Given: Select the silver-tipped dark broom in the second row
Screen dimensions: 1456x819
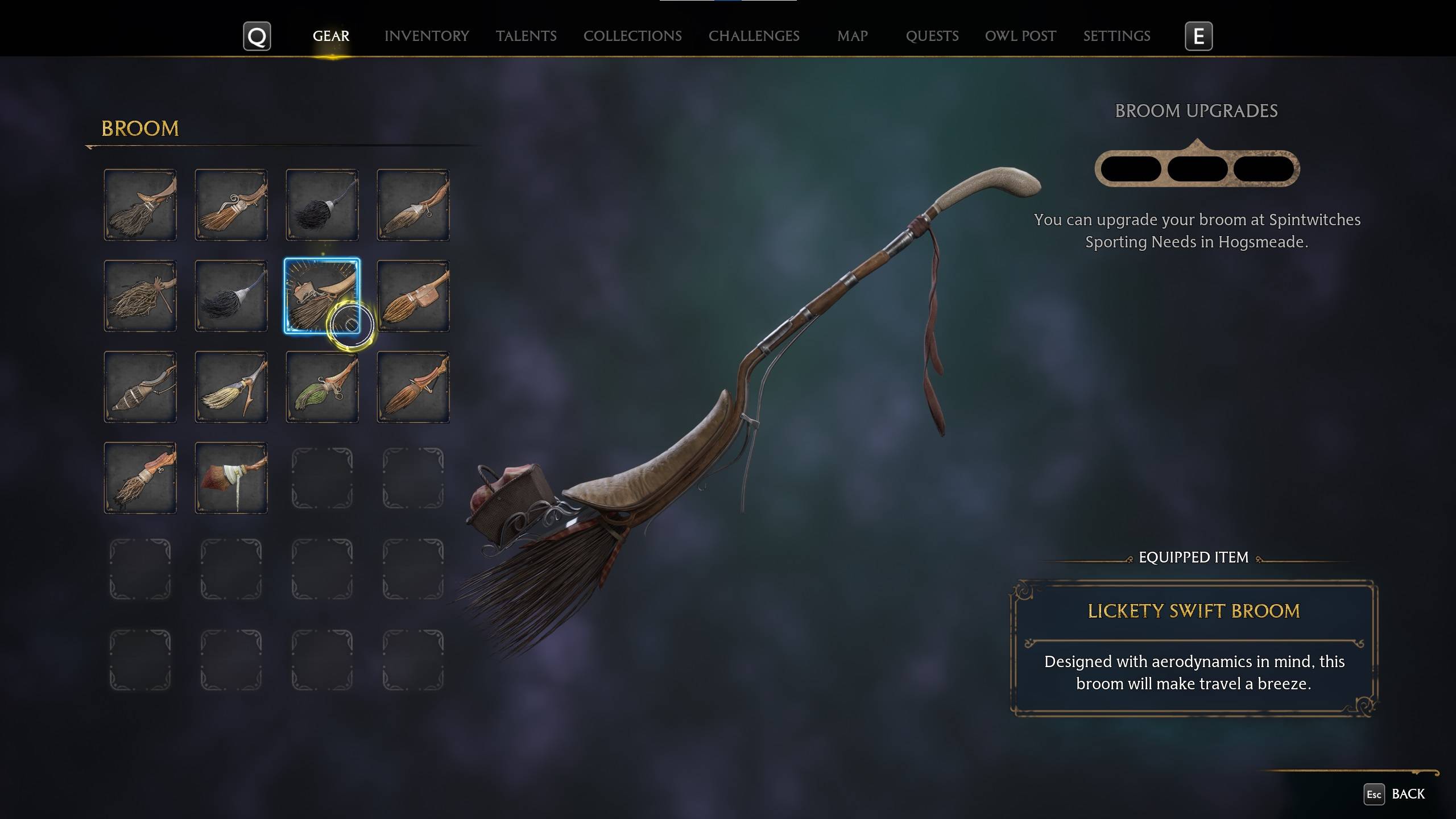Looking at the screenshot, I should (x=230, y=296).
